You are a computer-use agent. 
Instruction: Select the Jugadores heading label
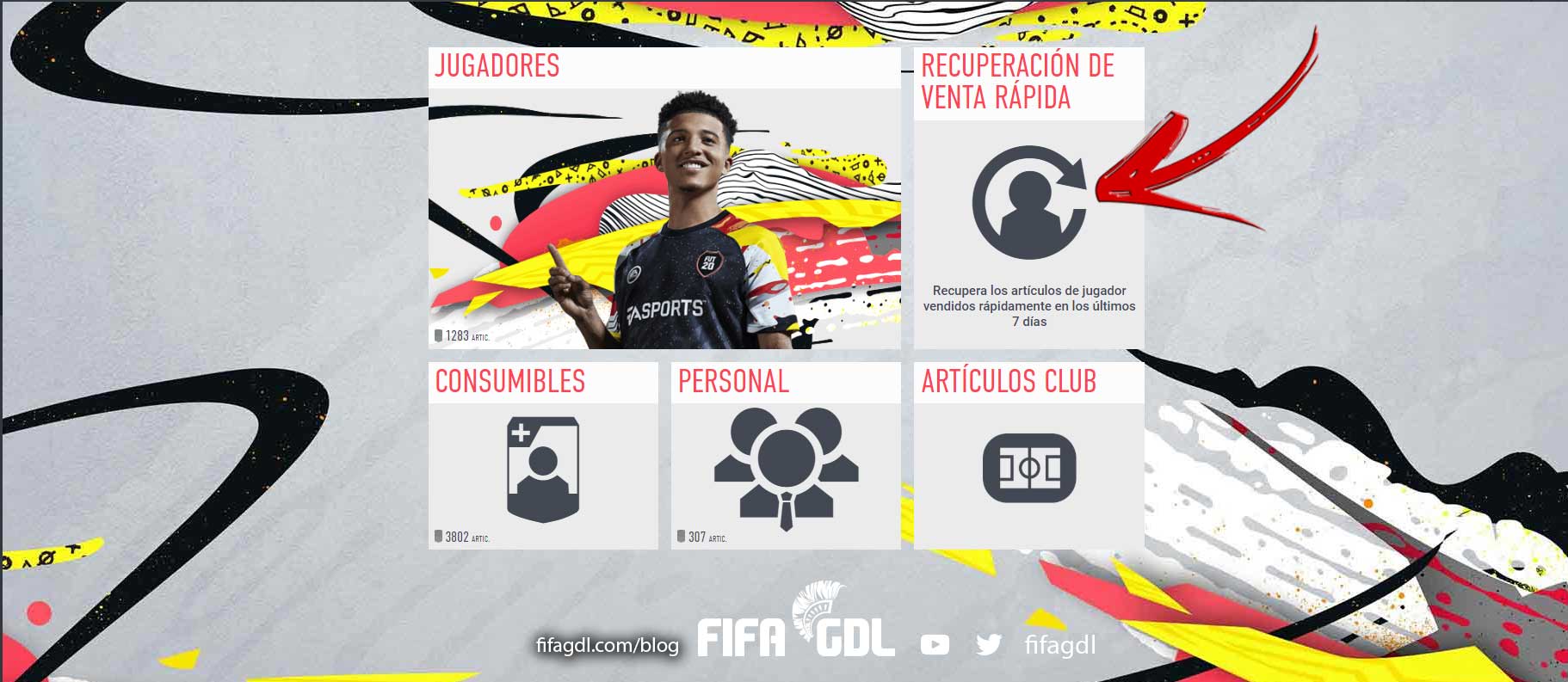click(497, 65)
